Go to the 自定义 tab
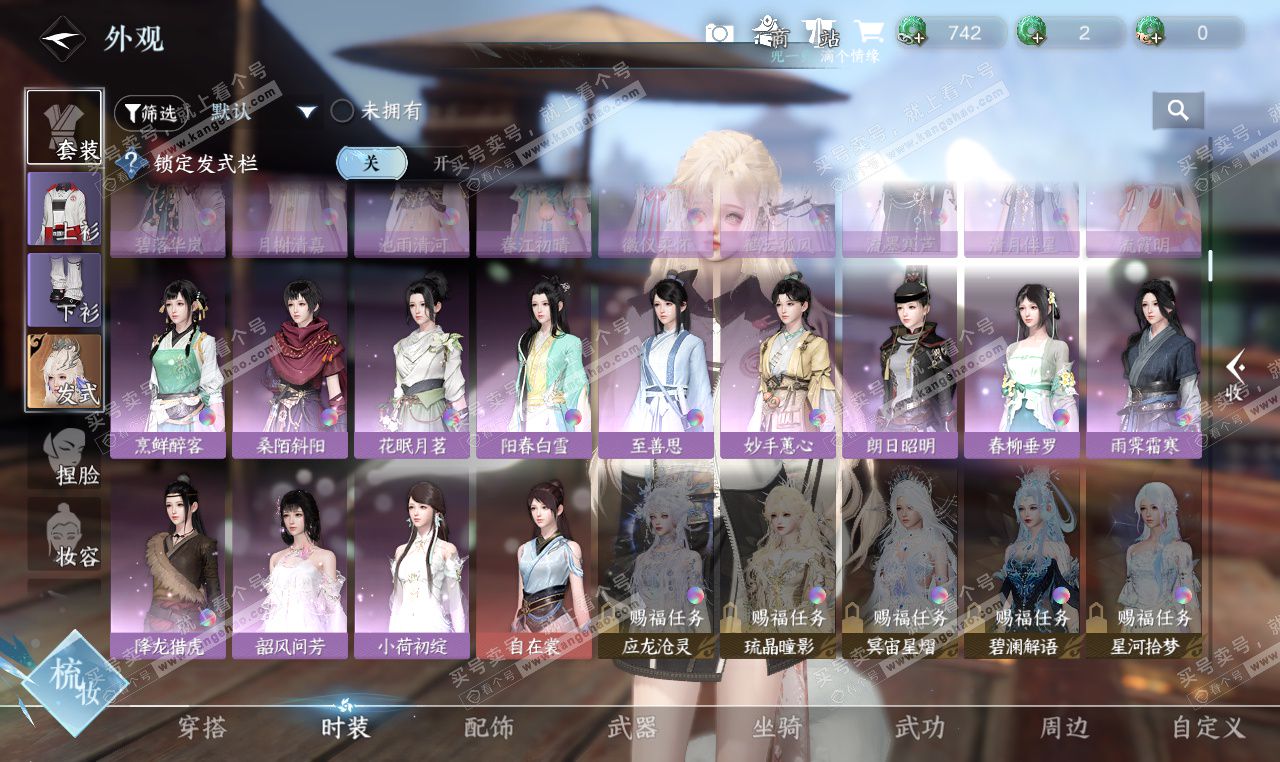The height and width of the screenshot is (762, 1280). [x=1207, y=728]
